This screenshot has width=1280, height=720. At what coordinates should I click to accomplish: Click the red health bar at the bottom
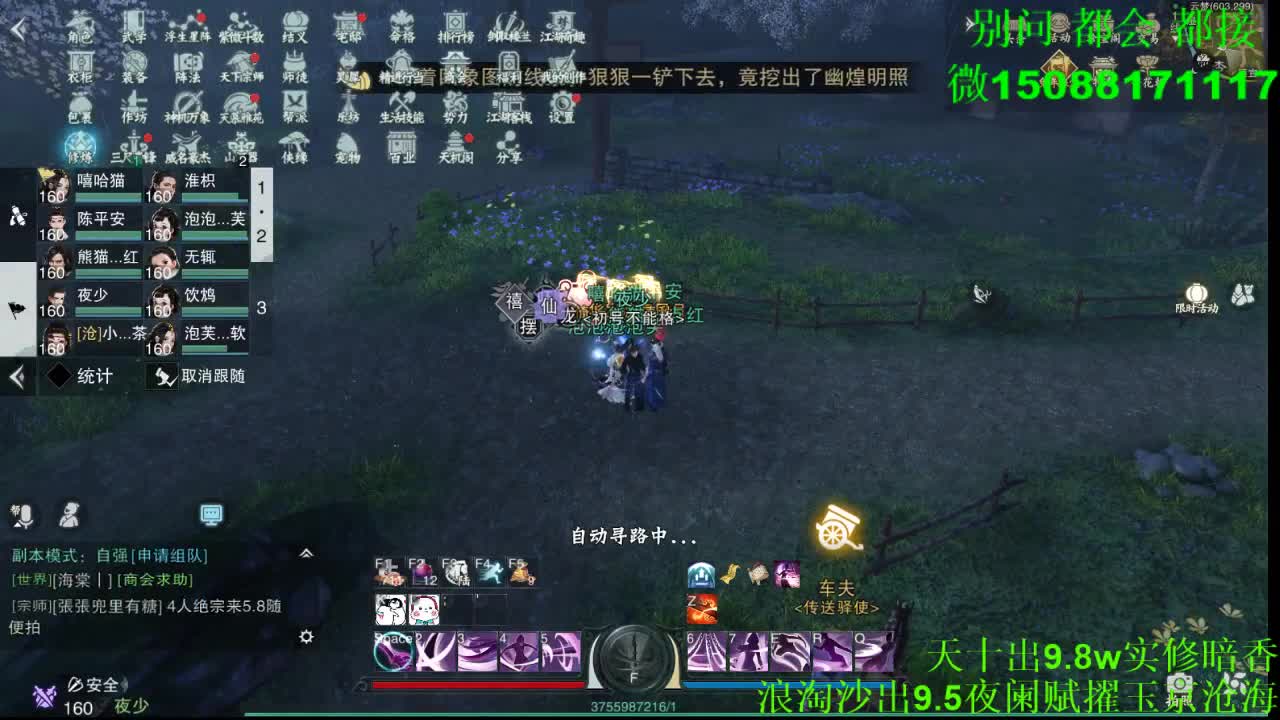480,682
